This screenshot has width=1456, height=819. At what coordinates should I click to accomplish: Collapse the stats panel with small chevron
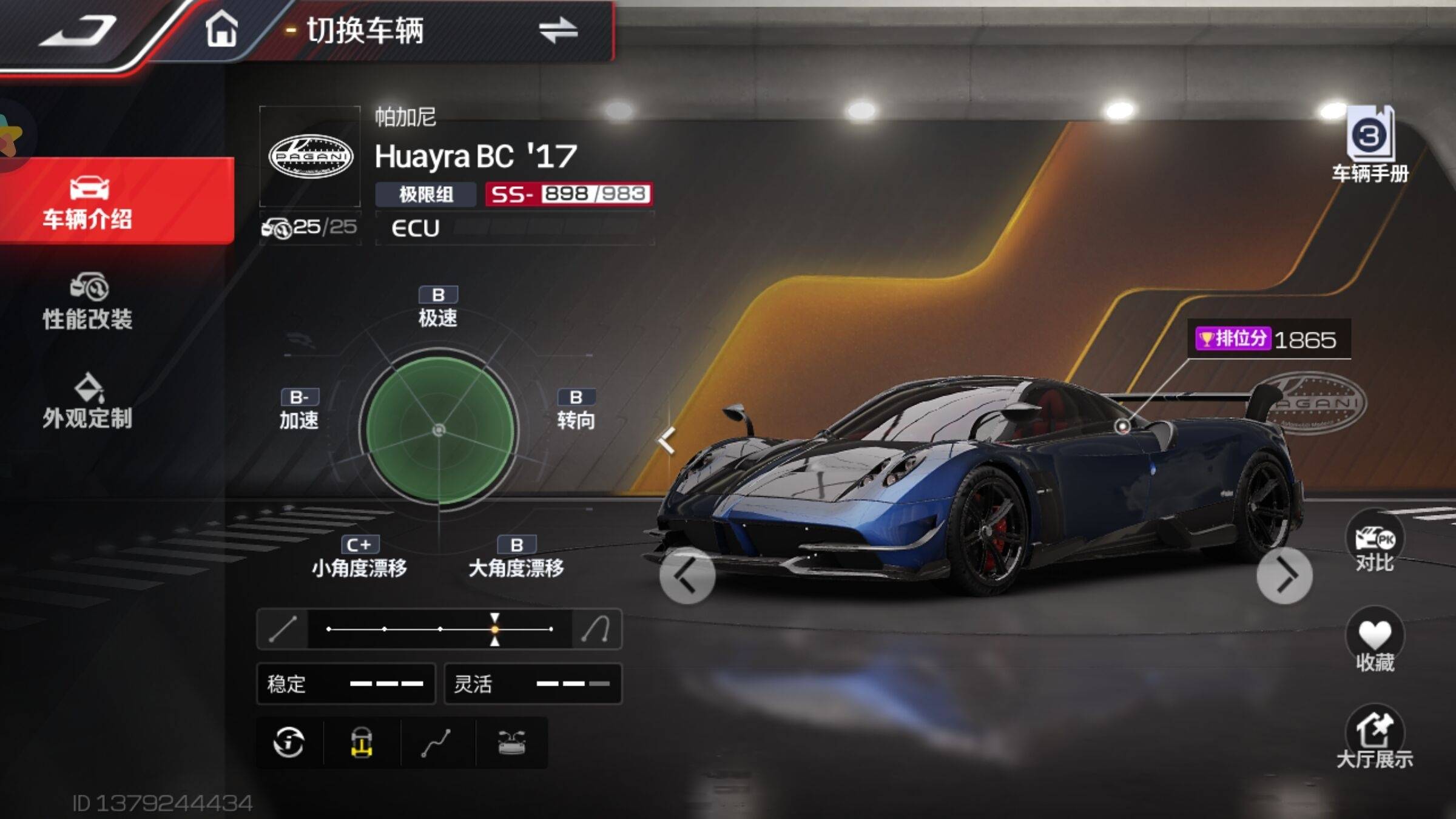click(x=667, y=440)
